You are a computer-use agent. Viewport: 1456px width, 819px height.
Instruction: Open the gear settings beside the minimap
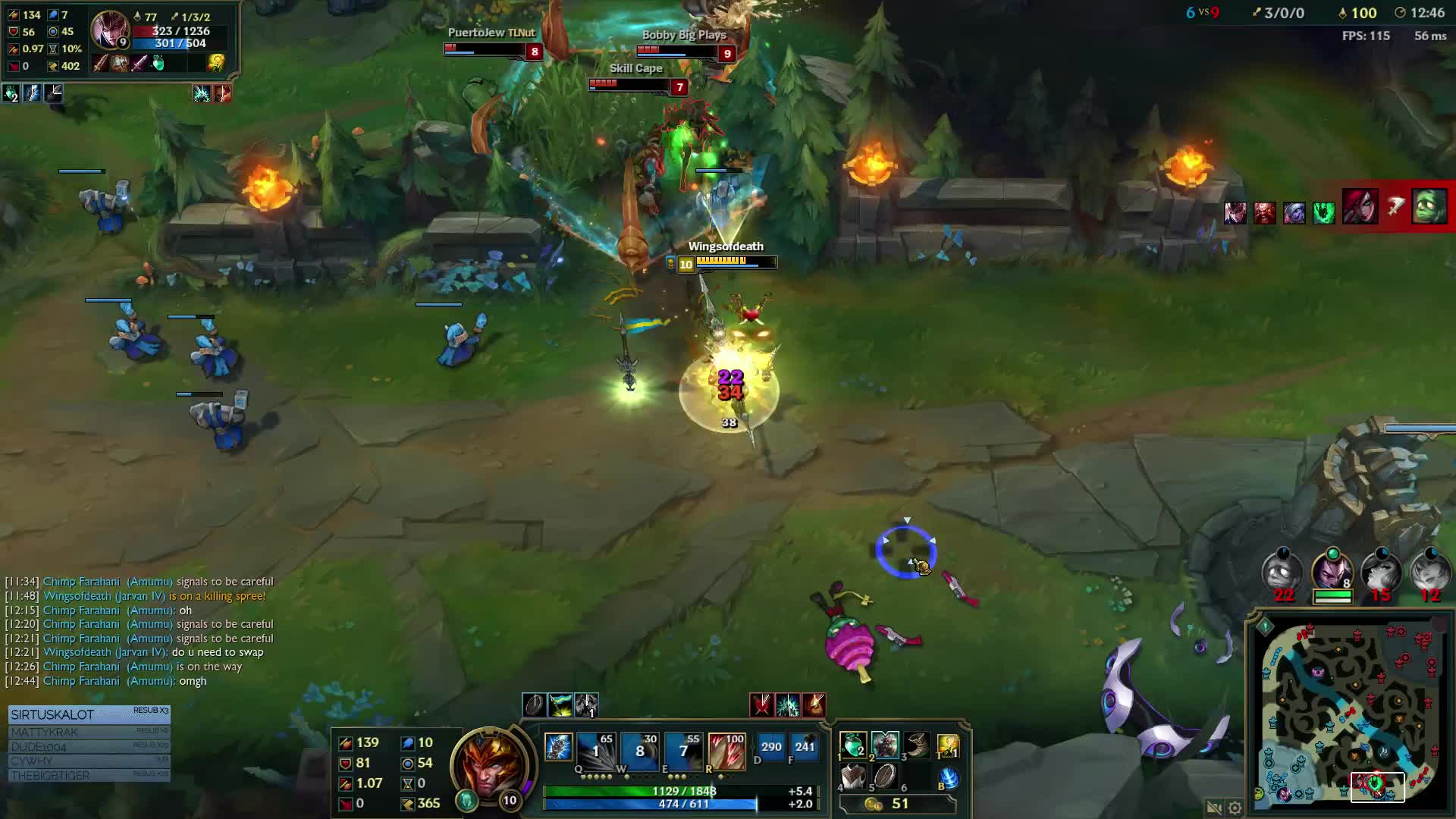tap(1235, 808)
